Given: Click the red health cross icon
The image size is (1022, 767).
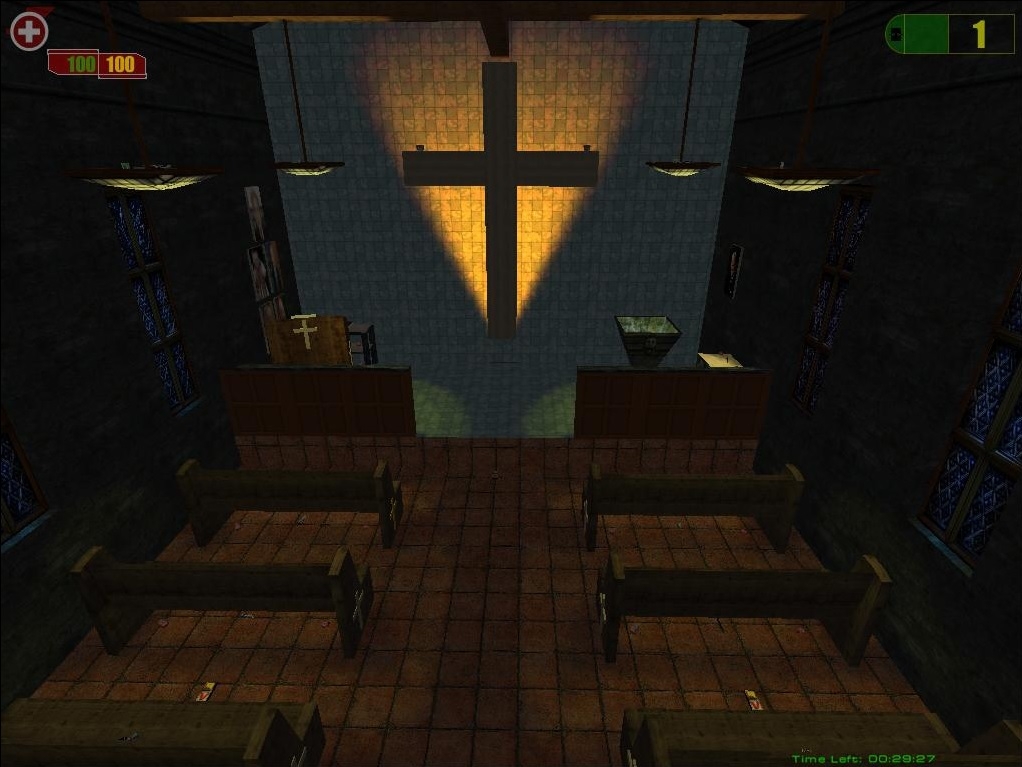Looking at the screenshot, I should pyautogui.click(x=29, y=31).
